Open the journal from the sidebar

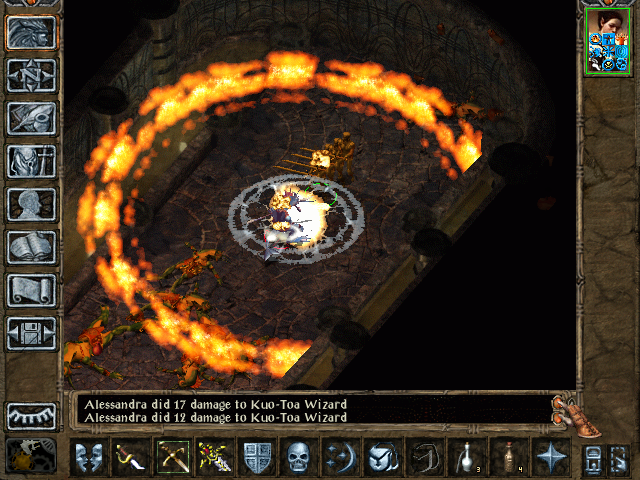(31, 118)
